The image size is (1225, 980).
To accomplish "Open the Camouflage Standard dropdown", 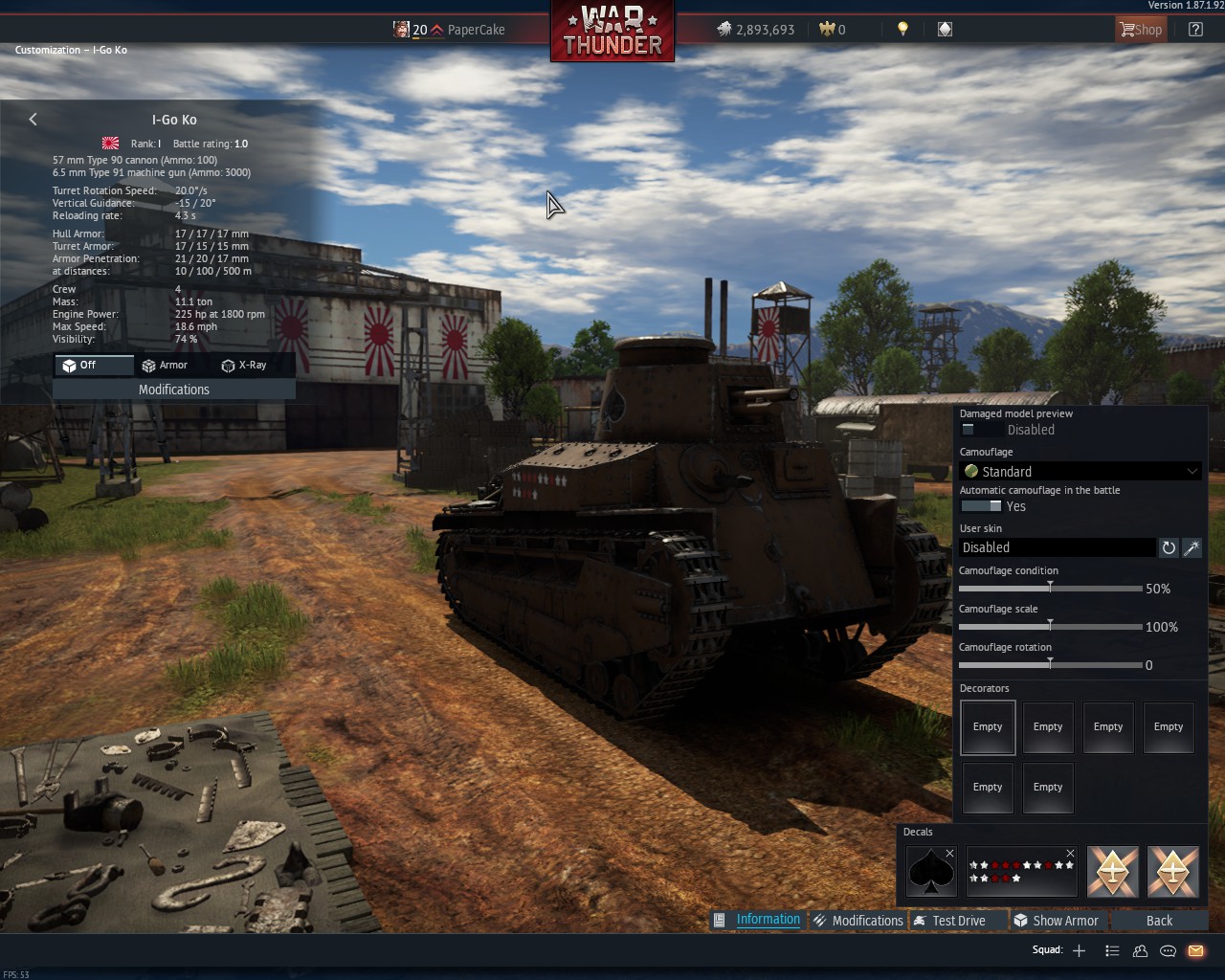I will (1080, 471).
